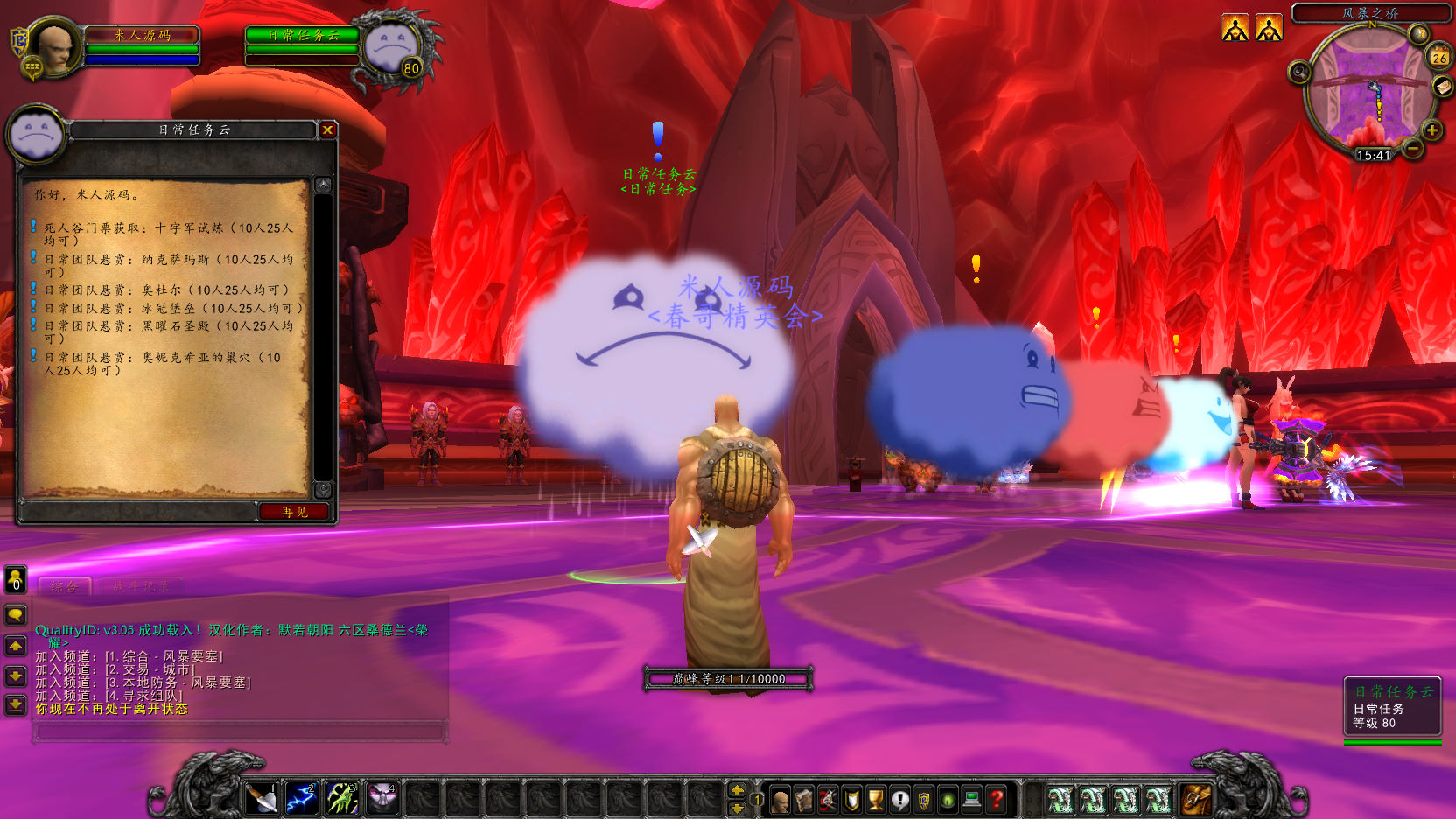Check the mail envelope icon by minimap
Image resolution: width=1456 pixels, height=819 pixels.
tap(1442, 86)
